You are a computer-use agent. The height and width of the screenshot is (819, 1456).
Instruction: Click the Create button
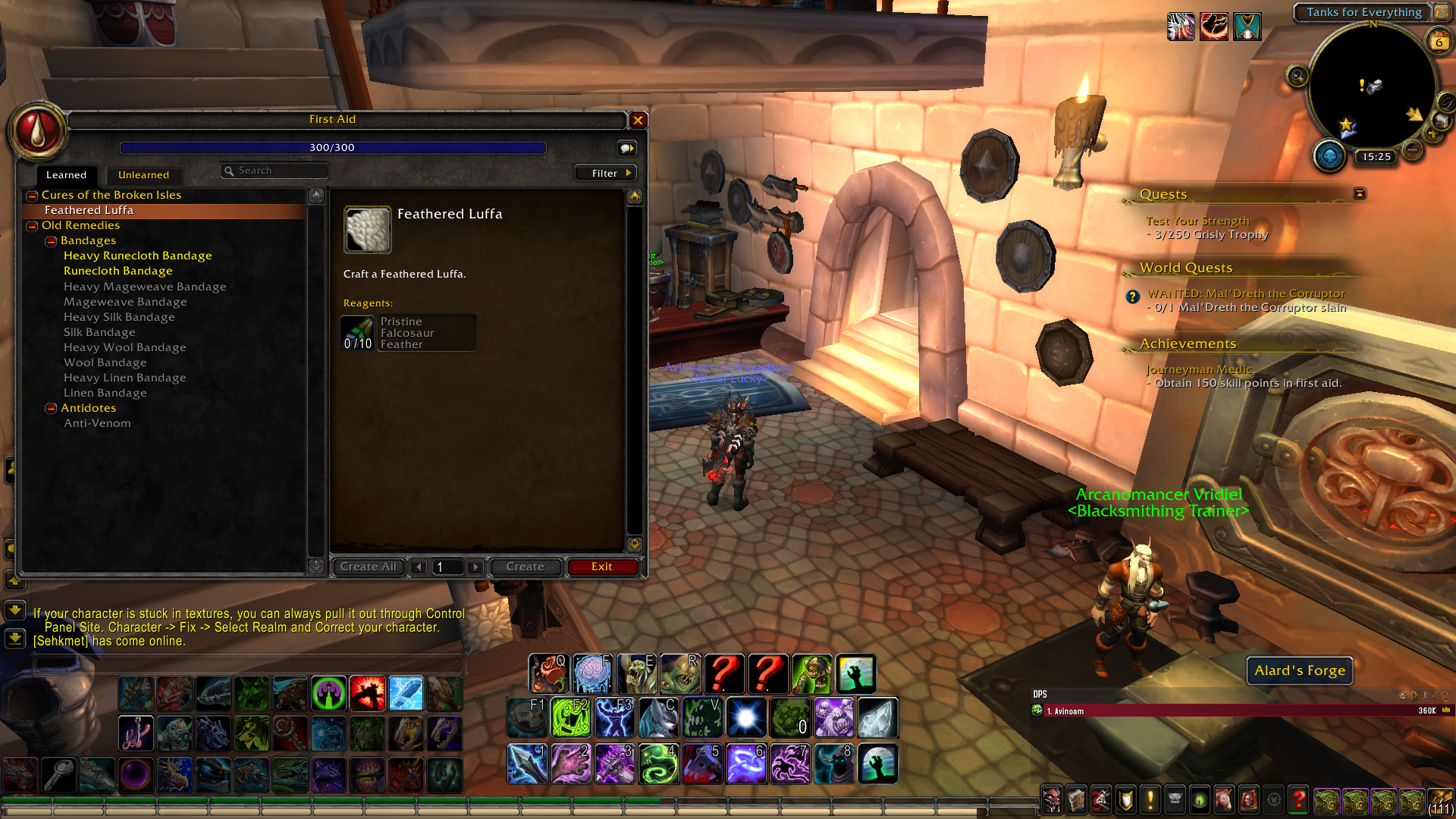525,566
